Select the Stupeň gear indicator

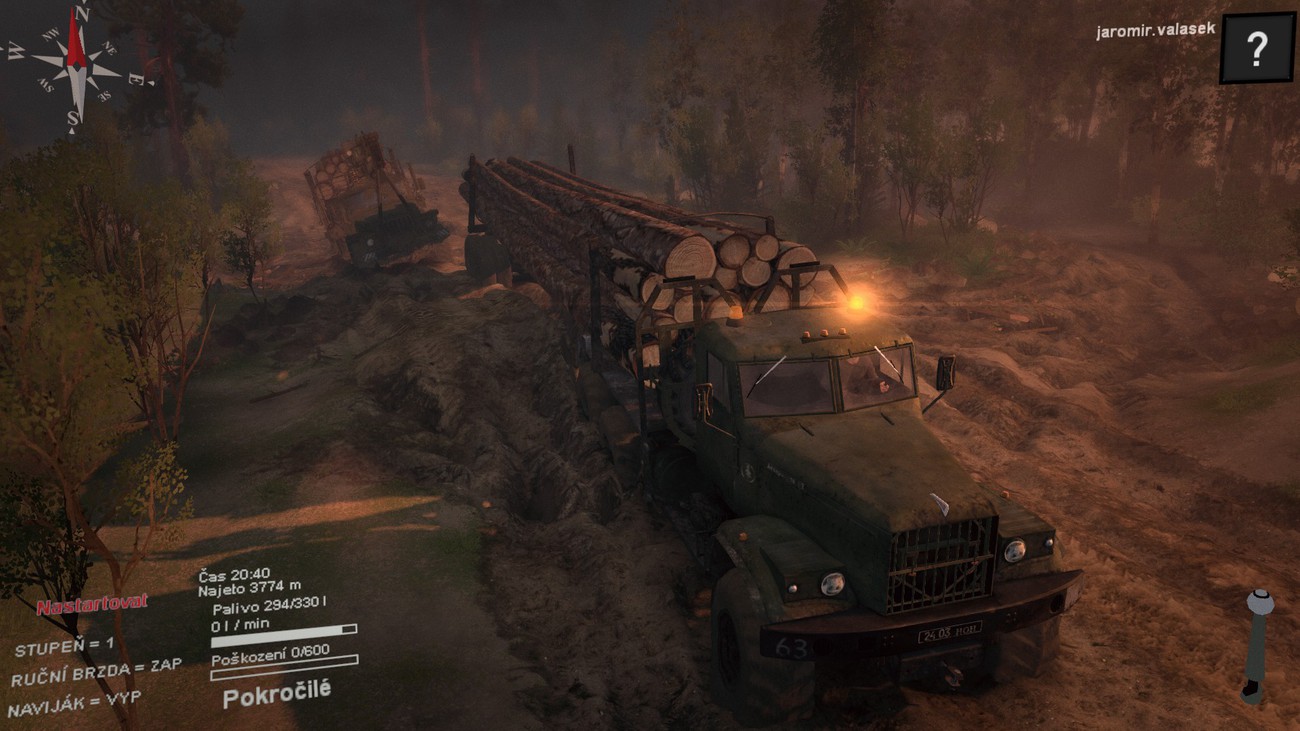click(64, 646)
